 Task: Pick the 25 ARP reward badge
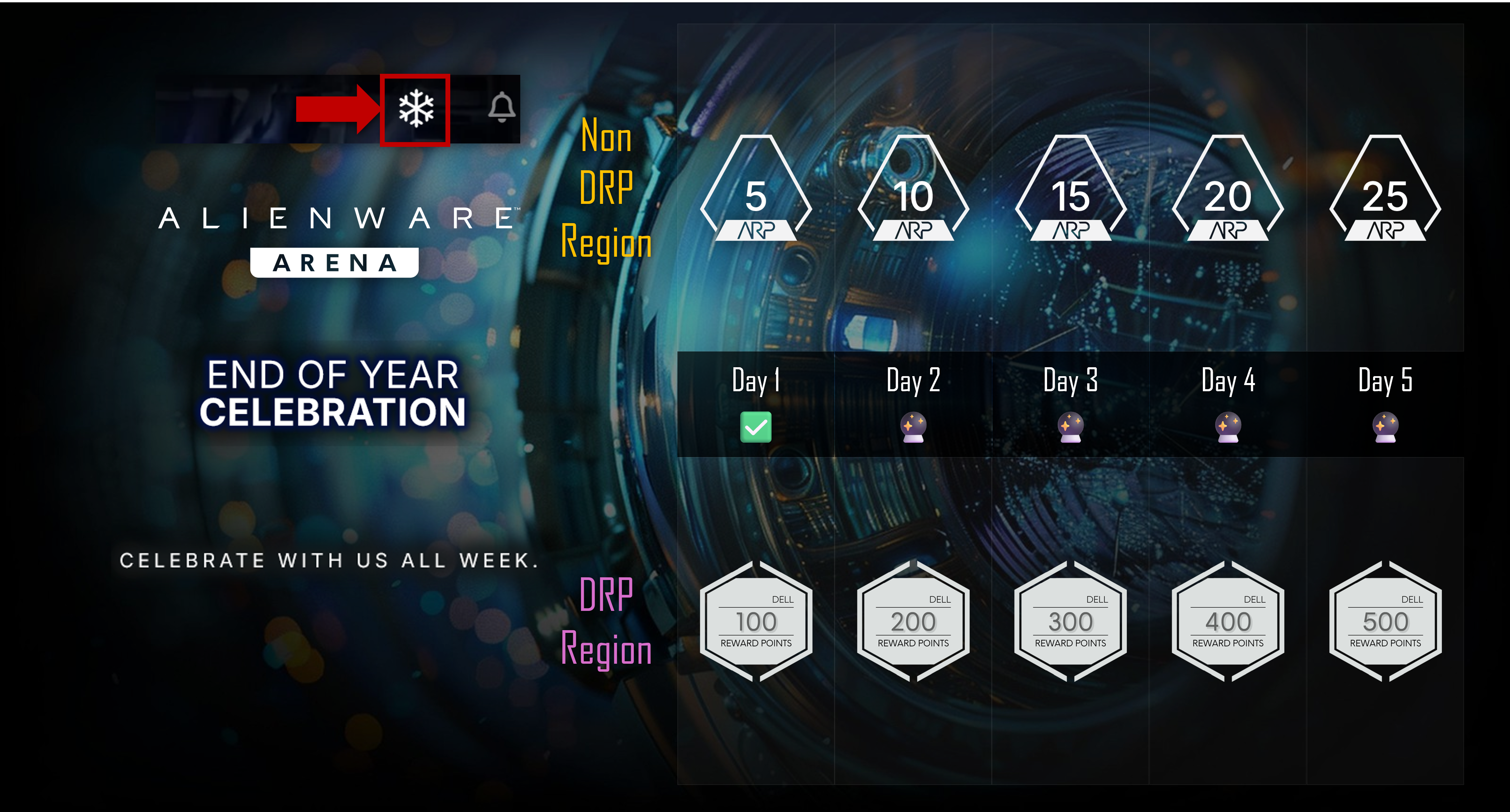pyautogui.click(x=1385, y=190)
